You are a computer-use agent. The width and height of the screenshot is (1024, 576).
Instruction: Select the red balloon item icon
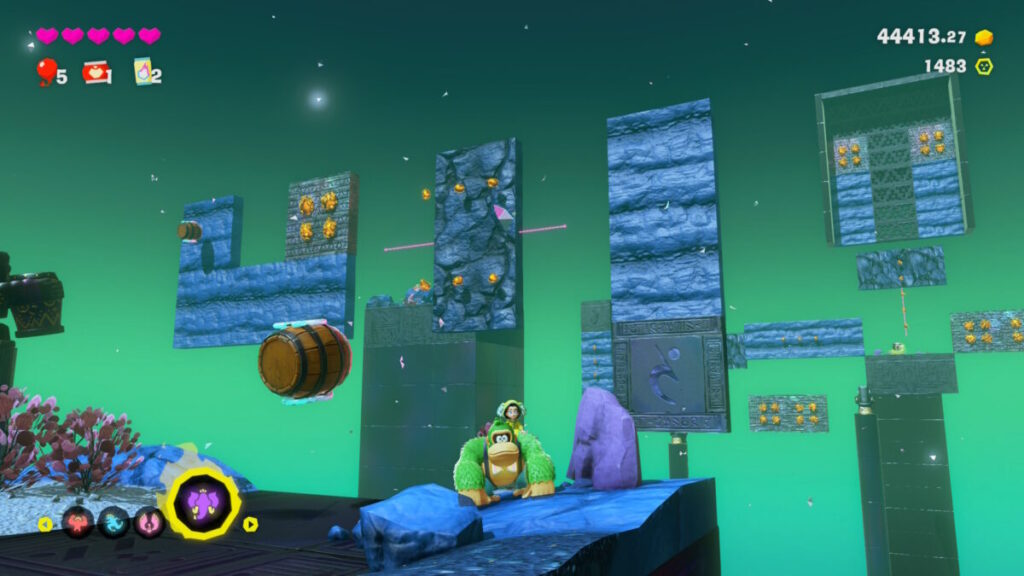(46, 71)
